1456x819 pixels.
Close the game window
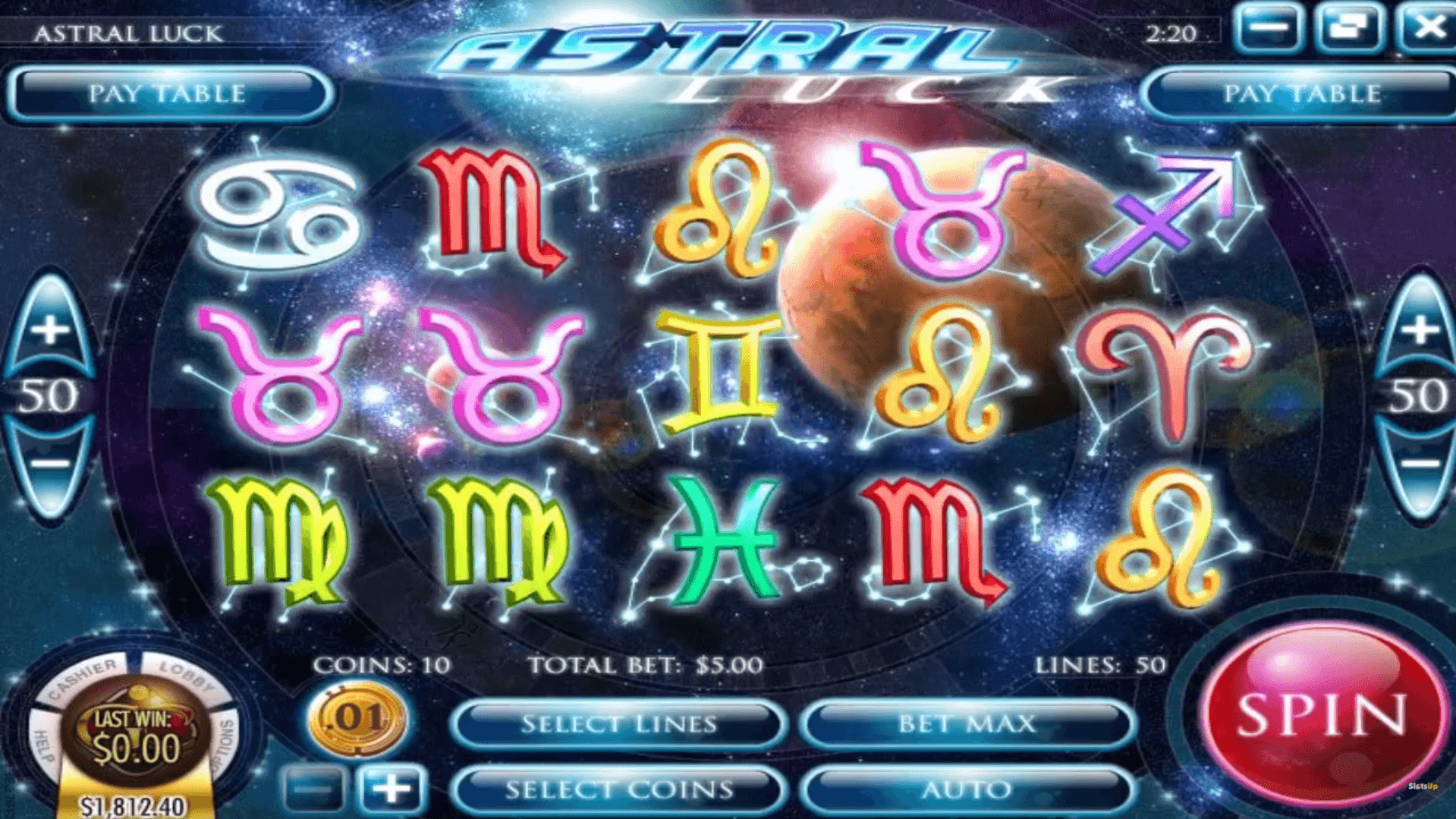tap(1429, 28)
